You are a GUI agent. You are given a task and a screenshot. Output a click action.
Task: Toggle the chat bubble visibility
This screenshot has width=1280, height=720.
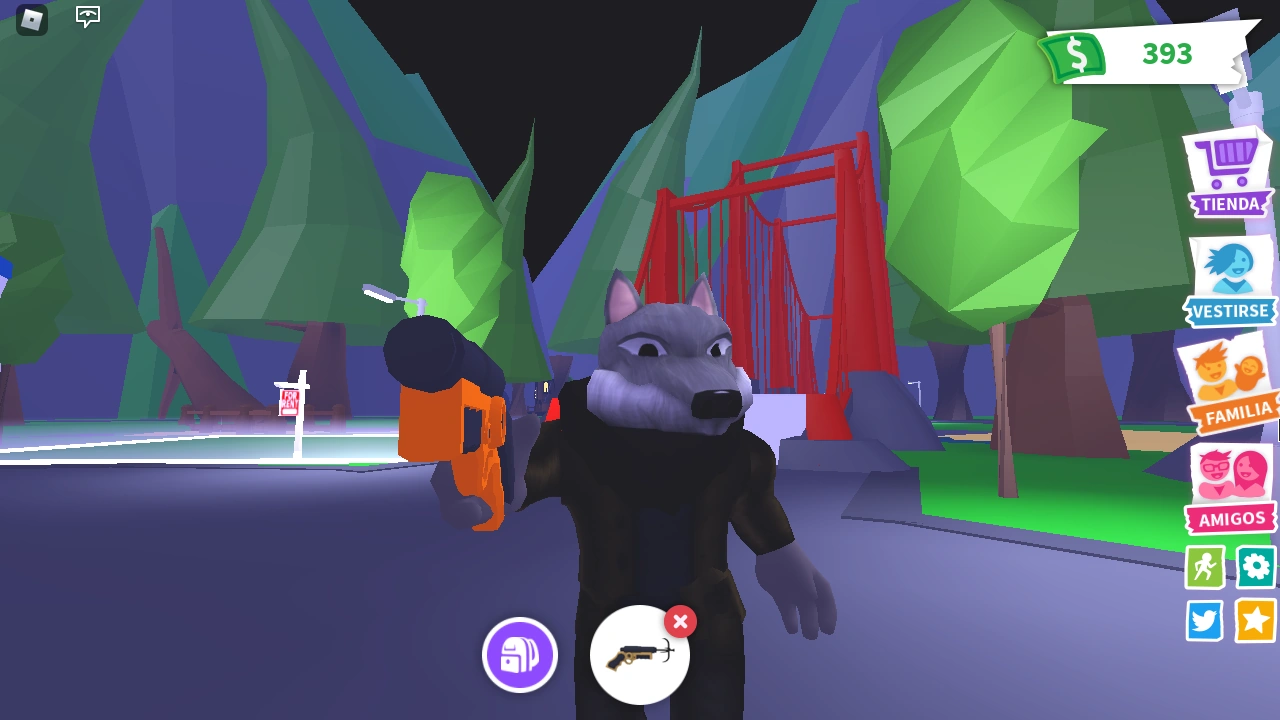[87, 17]
